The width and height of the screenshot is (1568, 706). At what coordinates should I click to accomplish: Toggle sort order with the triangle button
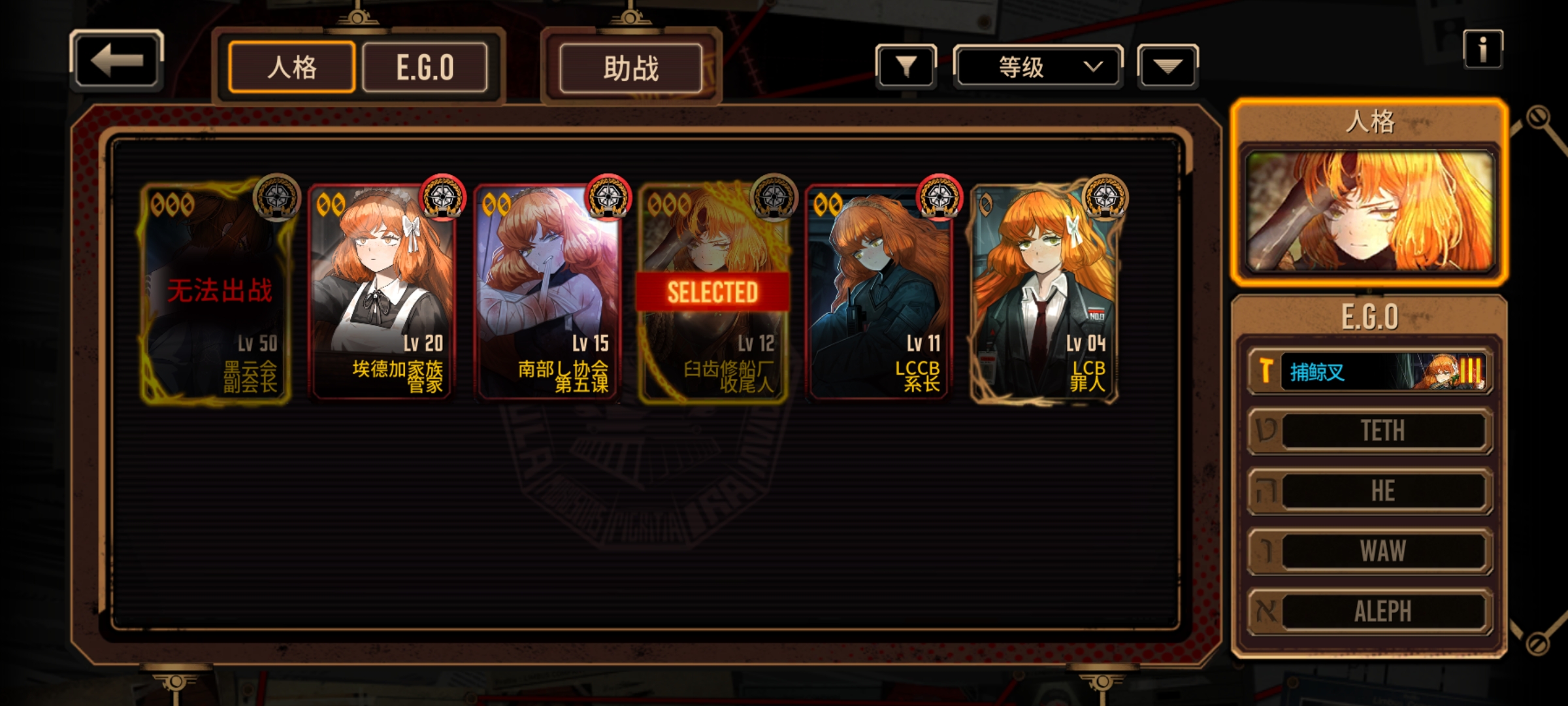(x=1168, y=66)
